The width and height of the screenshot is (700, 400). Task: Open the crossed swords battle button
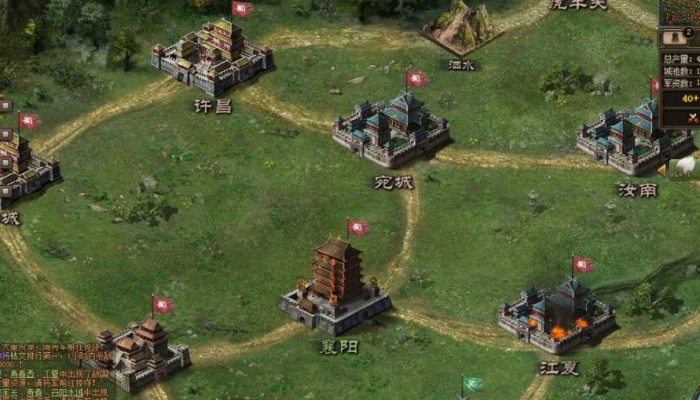pyautogui.click(x=693, y=118)
